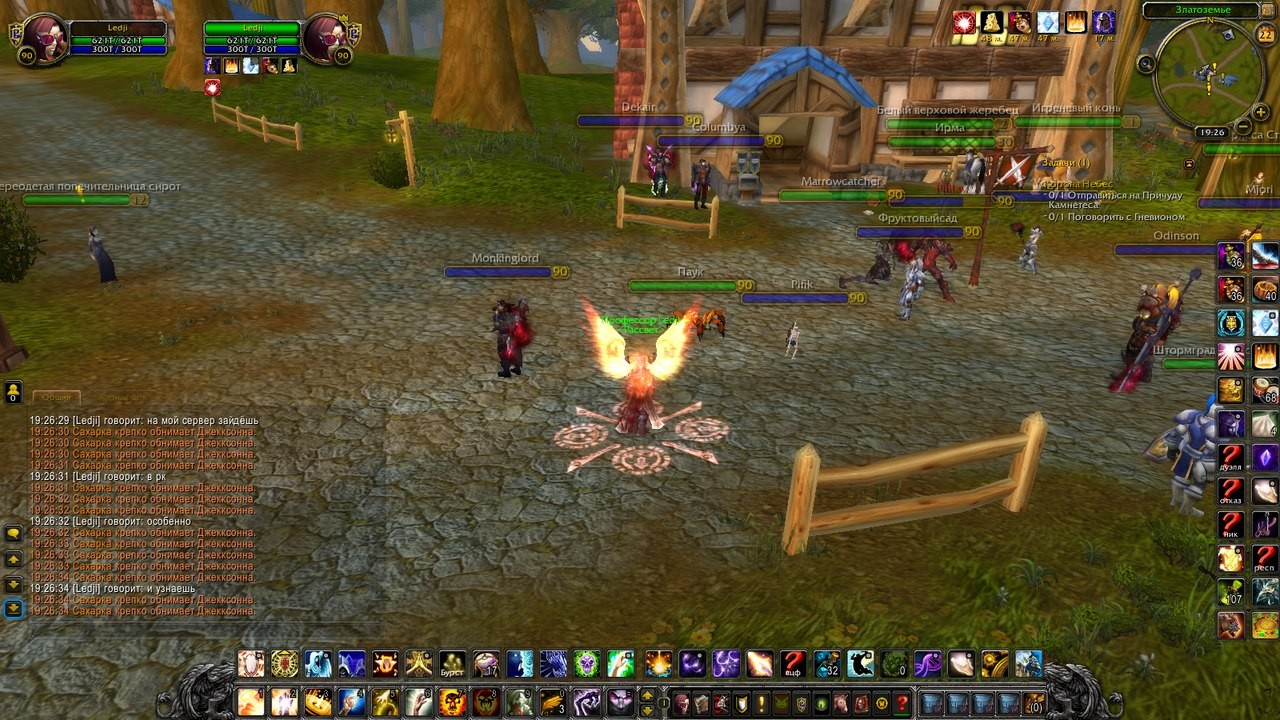Activate the Бурст macro button

click(x=453, y=663)
